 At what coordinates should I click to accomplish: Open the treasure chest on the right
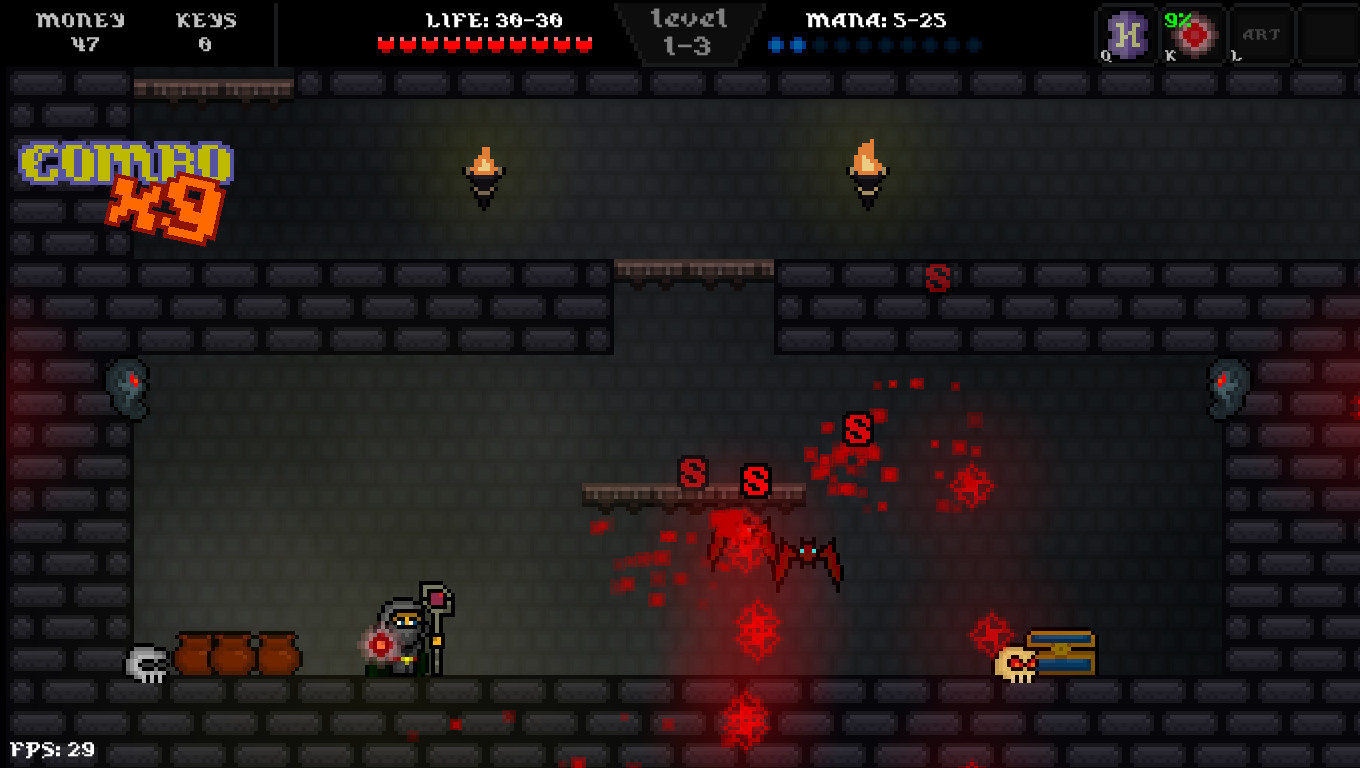point(1063,650)
